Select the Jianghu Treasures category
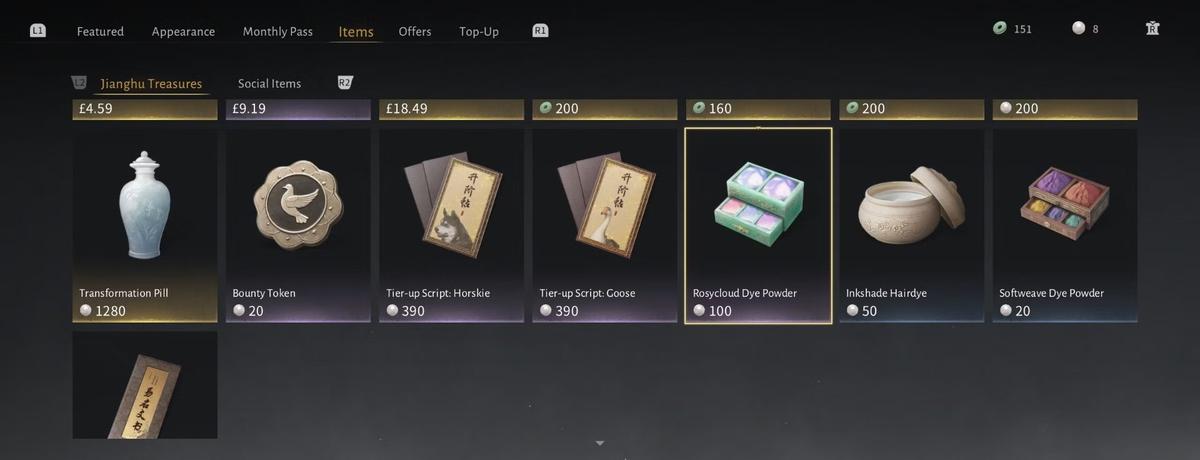This screenshot has width=1200, height=460. tap(151, 84)
